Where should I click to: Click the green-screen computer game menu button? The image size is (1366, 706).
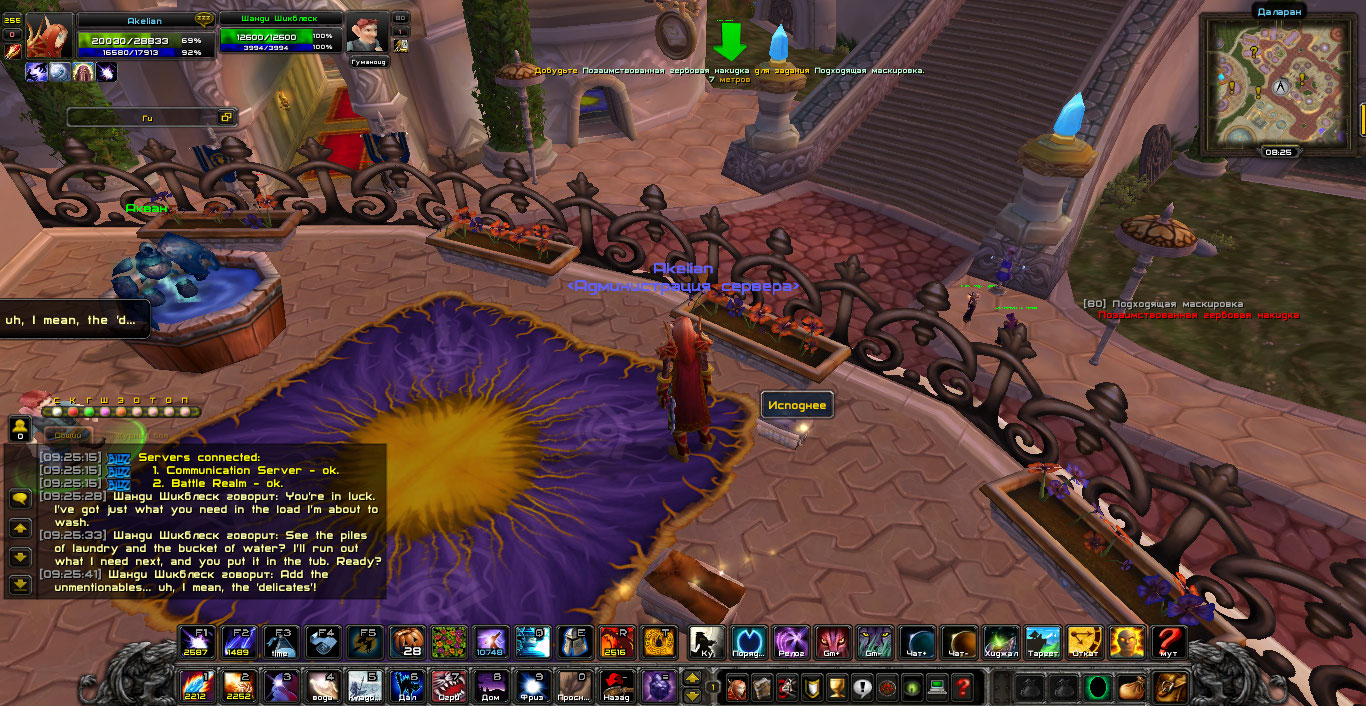click(x=937, y=688)
